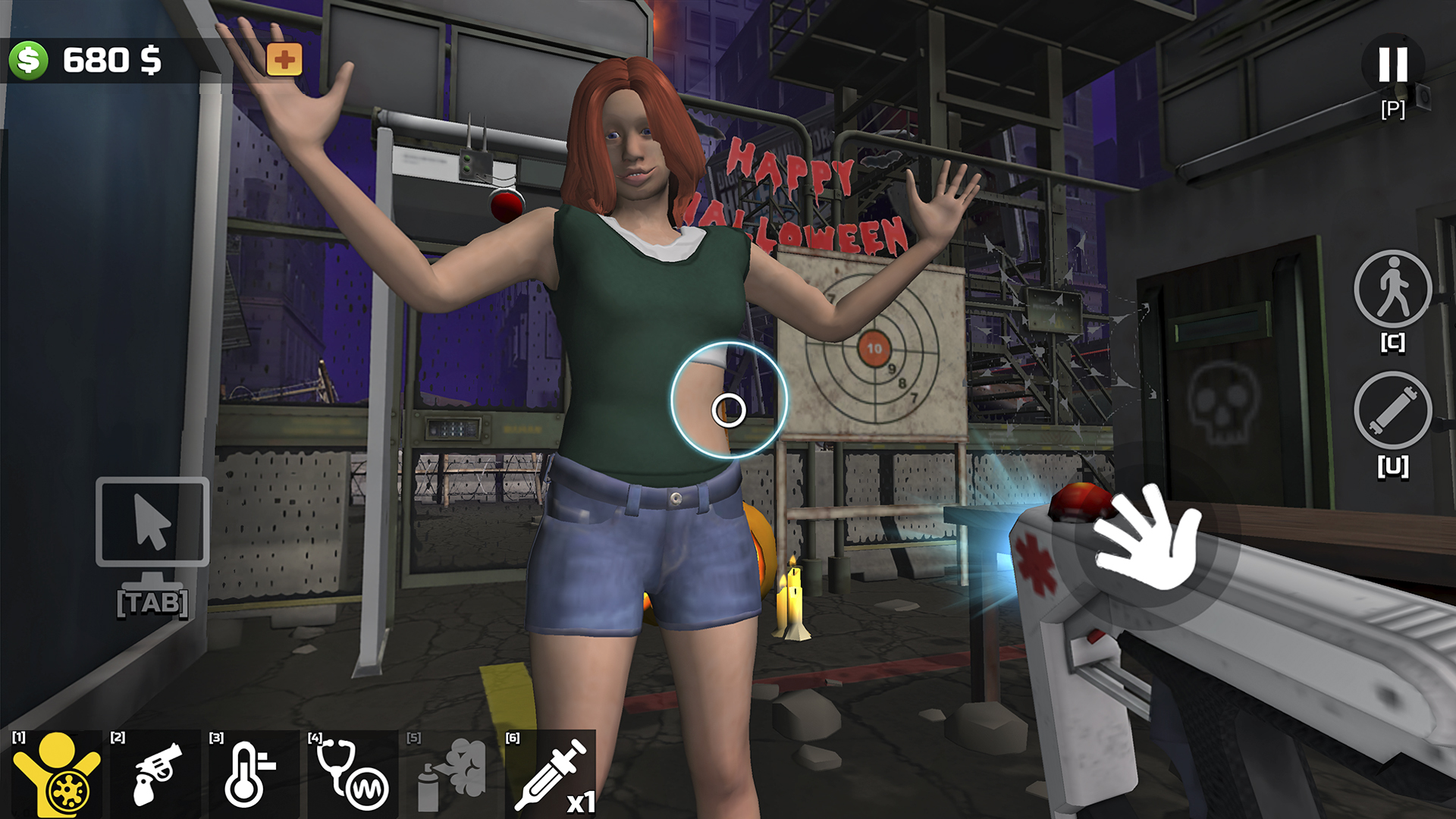Viewport: 1456px width, 819px height.
Task: Click the green dollar coin icon
Action: tap(27, 60)
